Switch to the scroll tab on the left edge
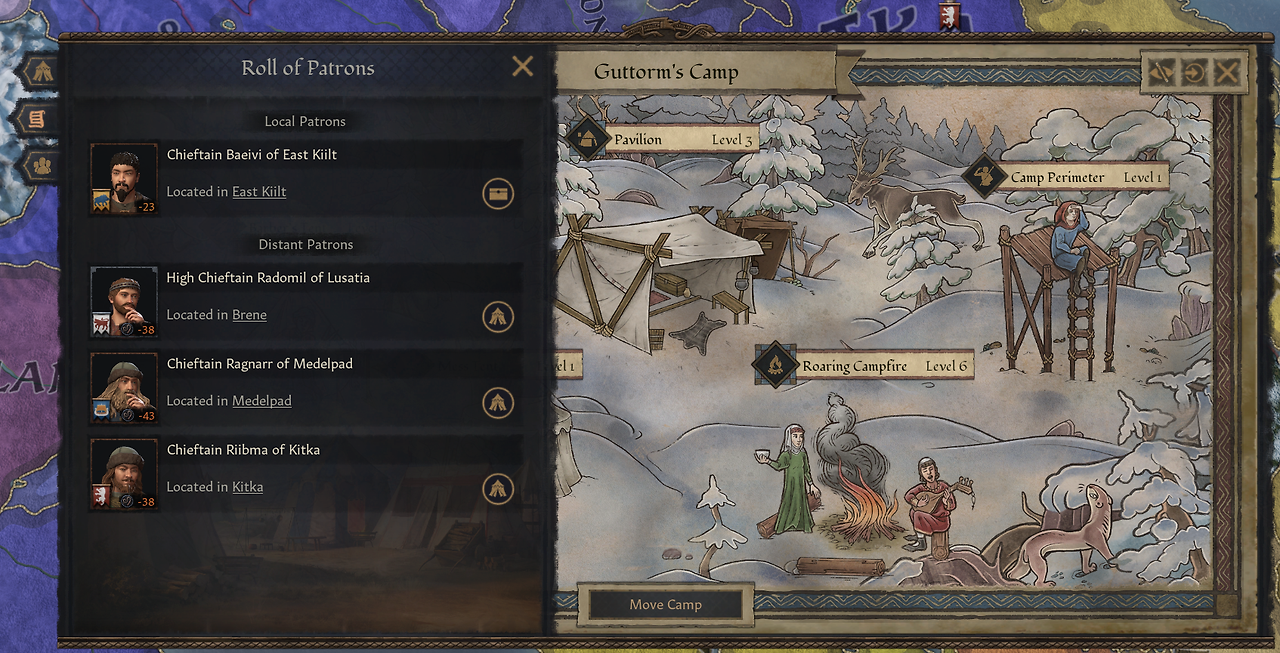Screen dimensions: 1280x653 [37, 119]
